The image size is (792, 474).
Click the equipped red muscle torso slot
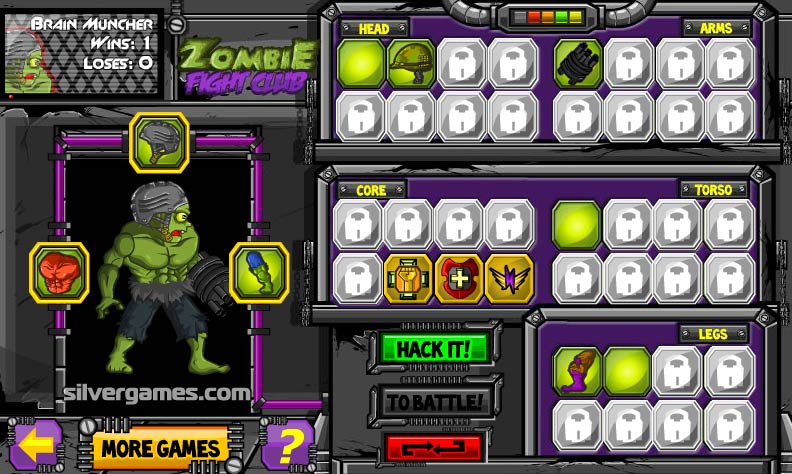[59, 271]
